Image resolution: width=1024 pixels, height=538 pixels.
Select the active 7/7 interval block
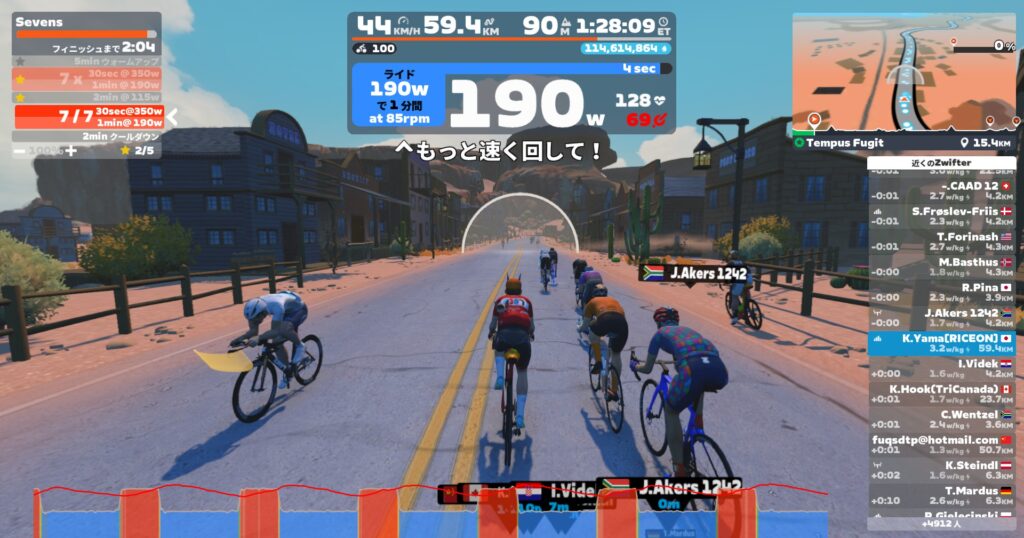pos(88,116)
